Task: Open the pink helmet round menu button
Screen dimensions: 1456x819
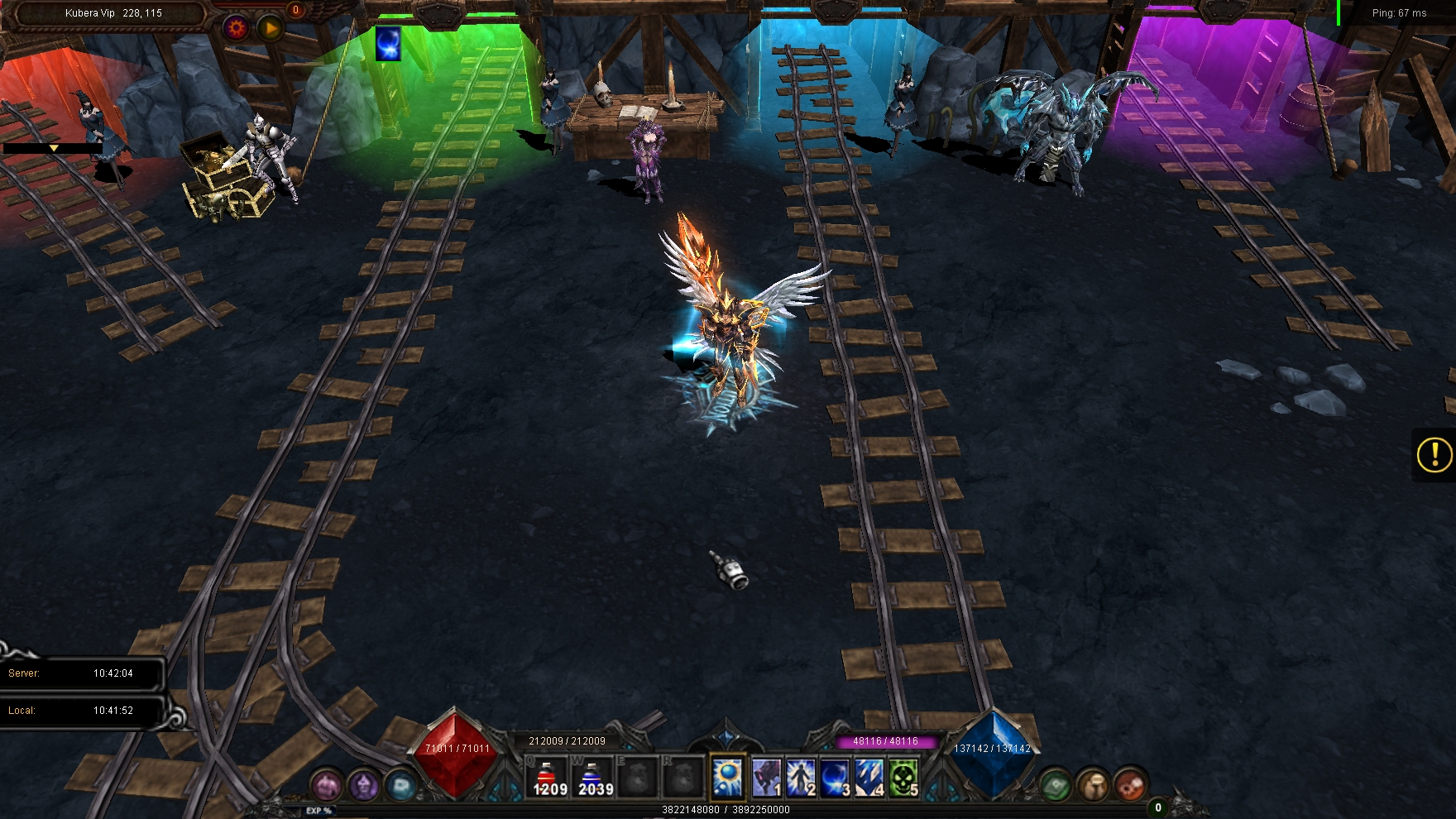Action: point(327,784)
